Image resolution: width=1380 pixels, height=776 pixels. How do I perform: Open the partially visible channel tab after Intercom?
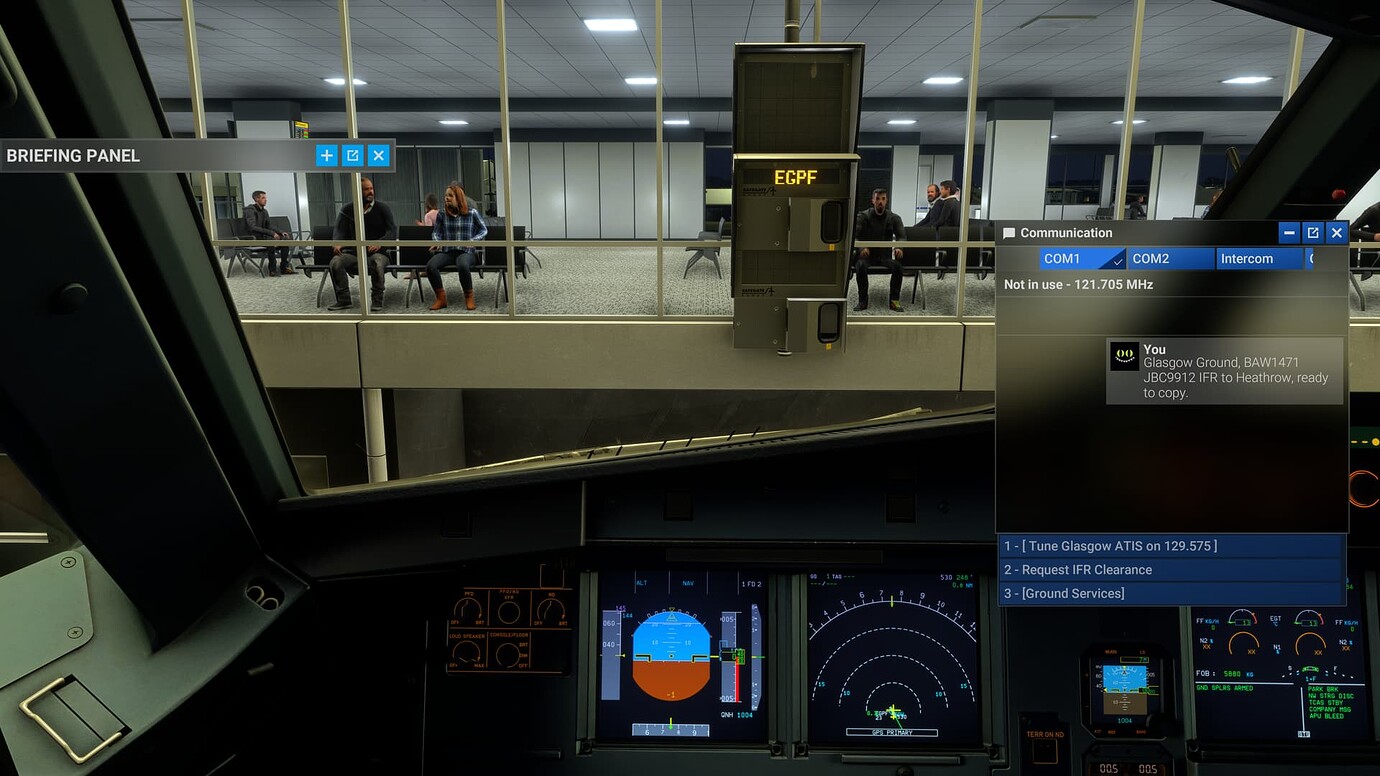[1314, 258]
